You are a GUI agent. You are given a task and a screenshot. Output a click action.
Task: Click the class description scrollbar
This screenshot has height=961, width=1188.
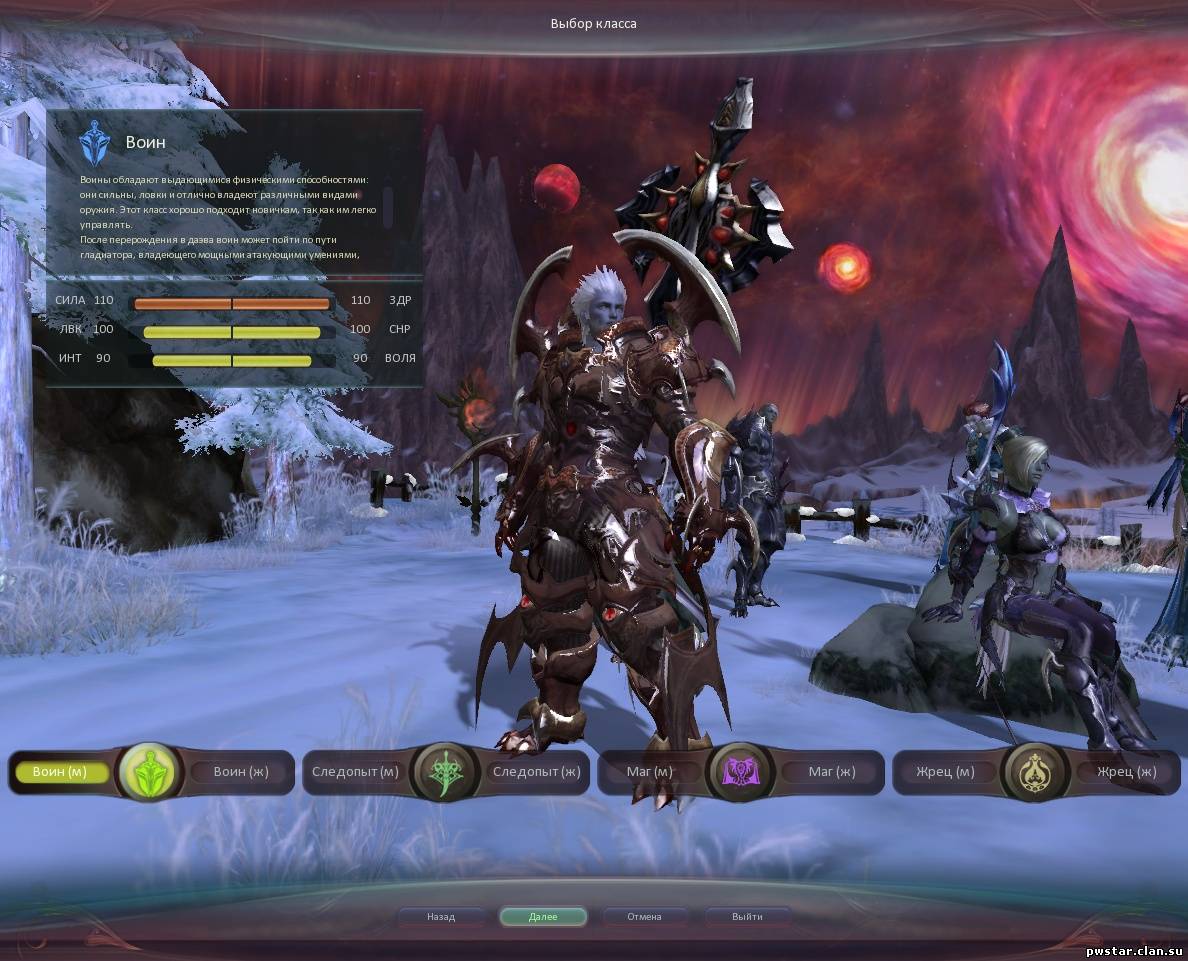click(x=388, y=207)
